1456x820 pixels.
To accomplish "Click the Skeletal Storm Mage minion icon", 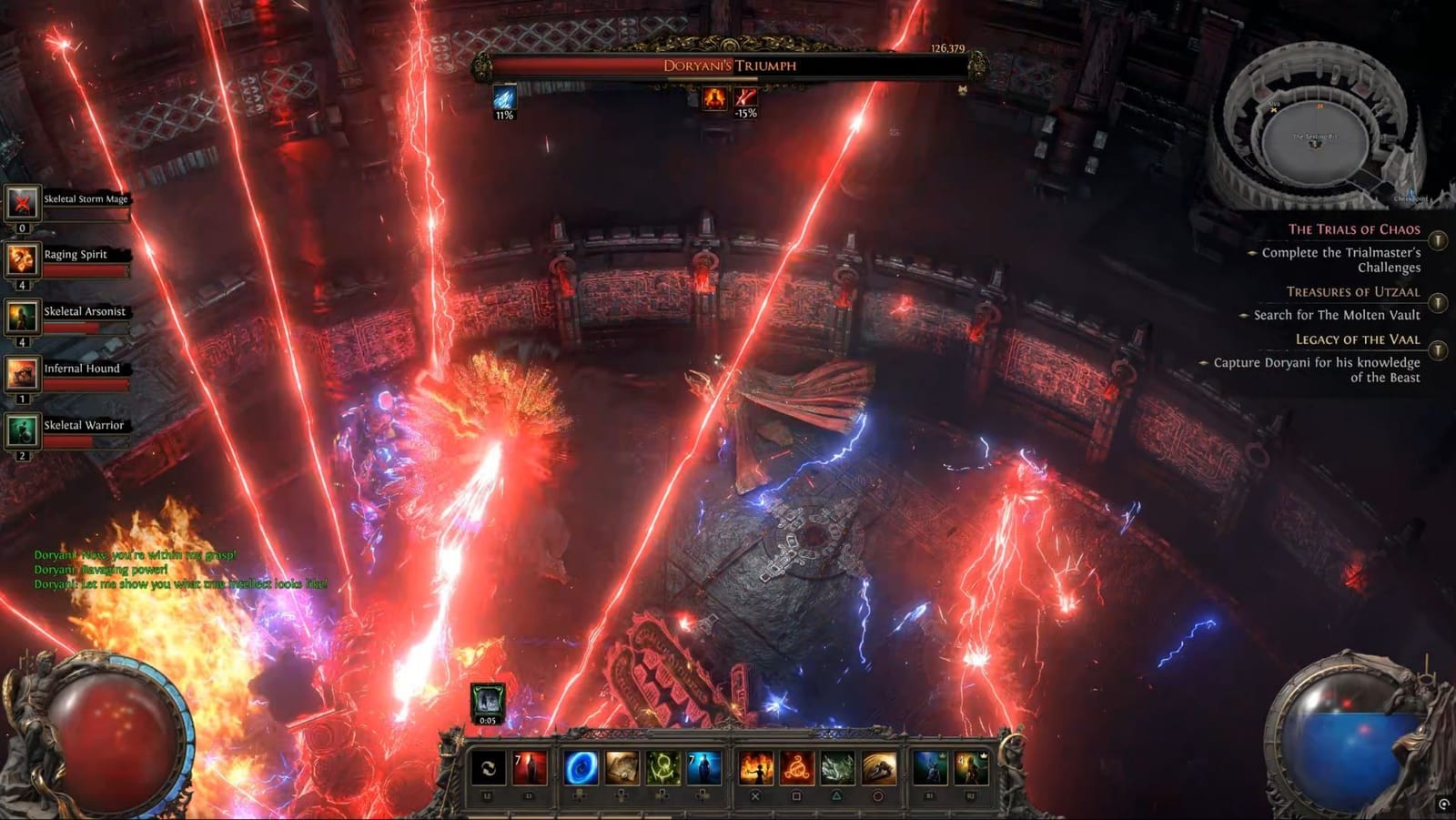I will pos(23,202).
